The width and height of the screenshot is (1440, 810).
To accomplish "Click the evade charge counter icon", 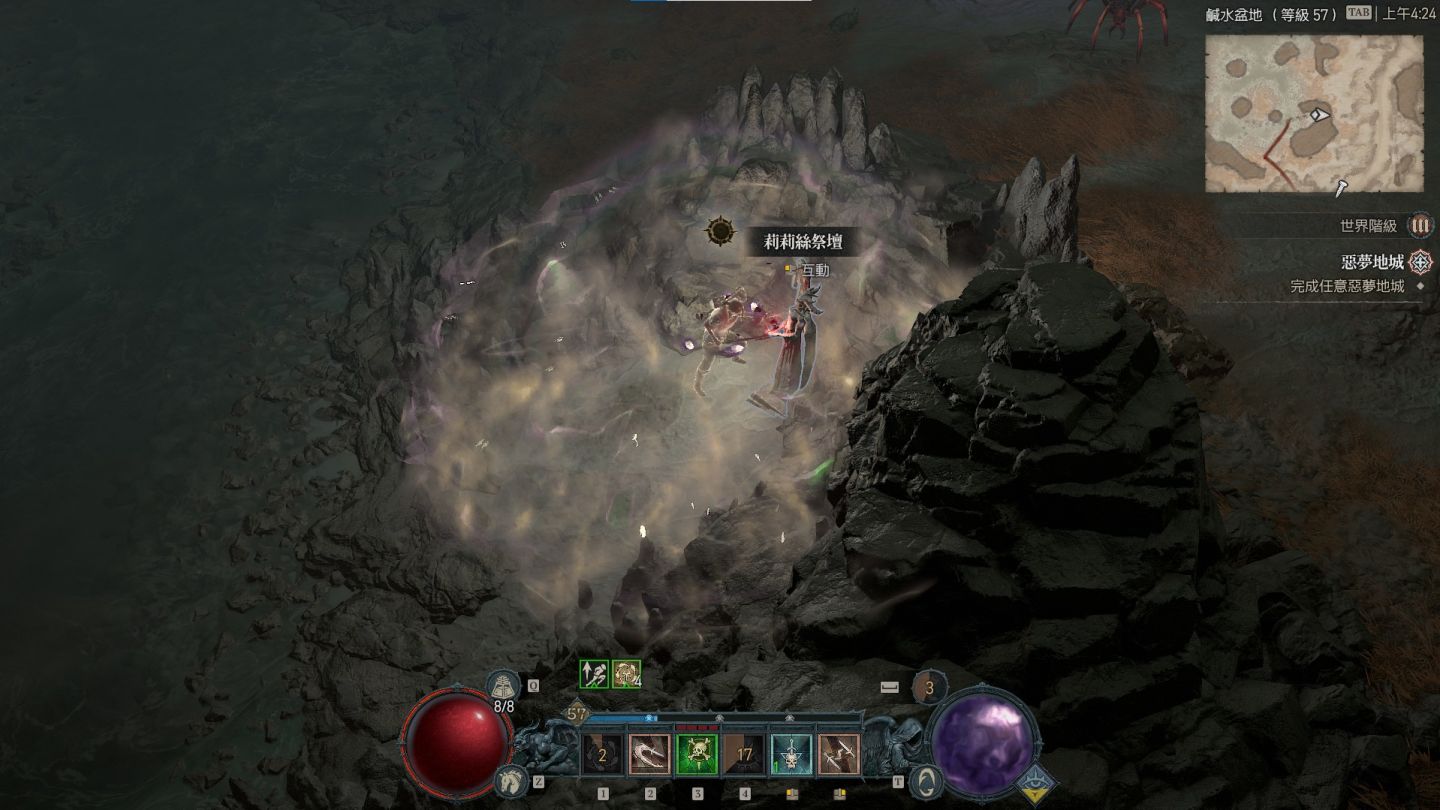I will point(929,688).
